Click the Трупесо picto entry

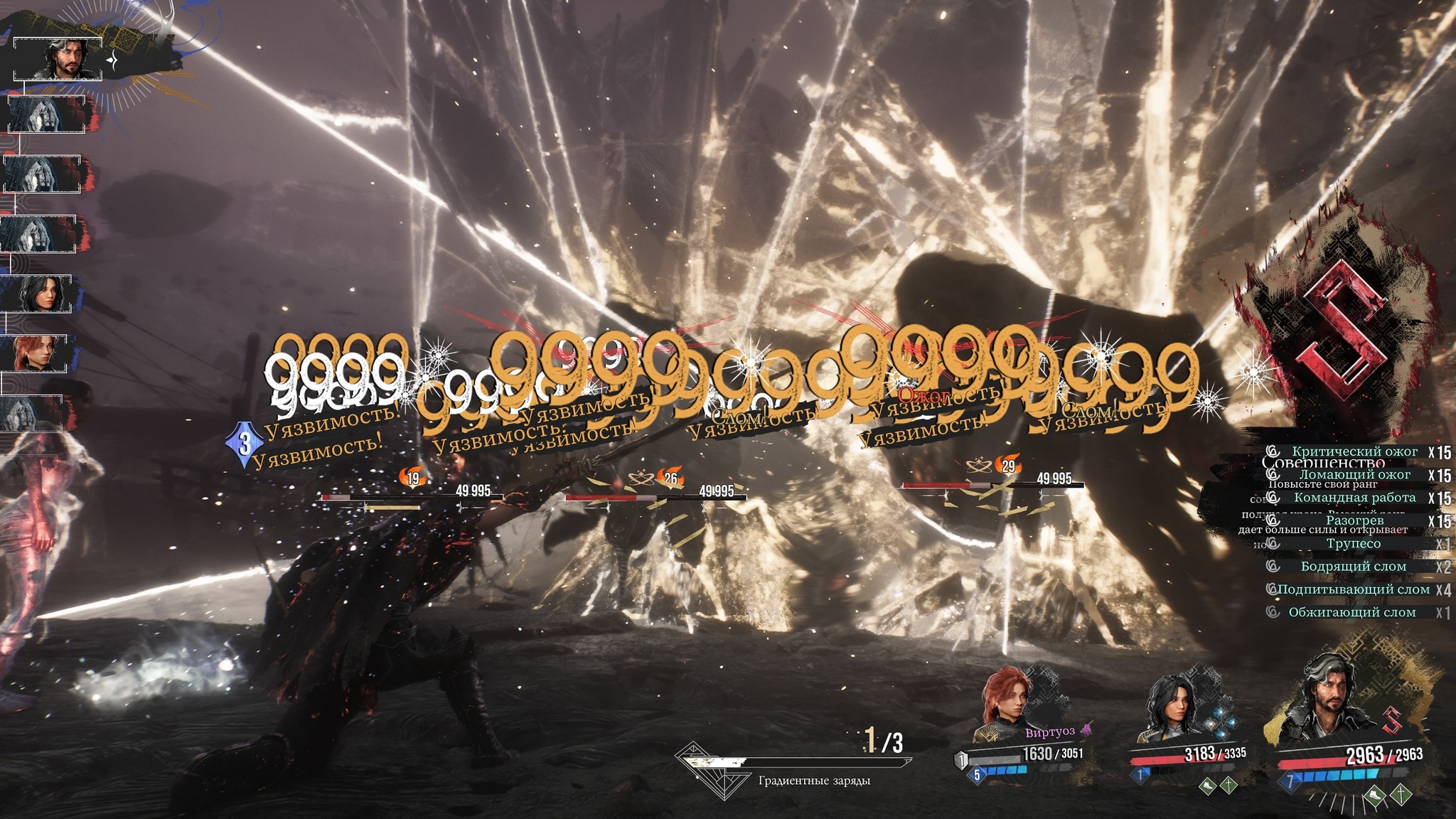point(1353,544)
